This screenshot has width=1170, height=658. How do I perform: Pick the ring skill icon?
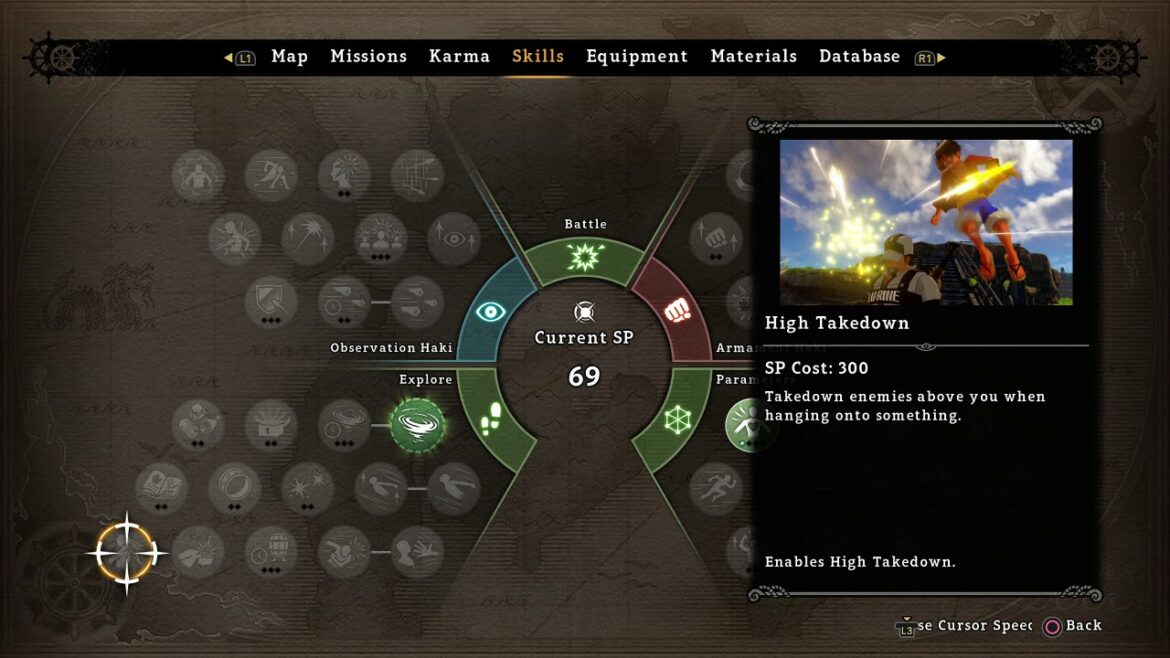[235, 488]
